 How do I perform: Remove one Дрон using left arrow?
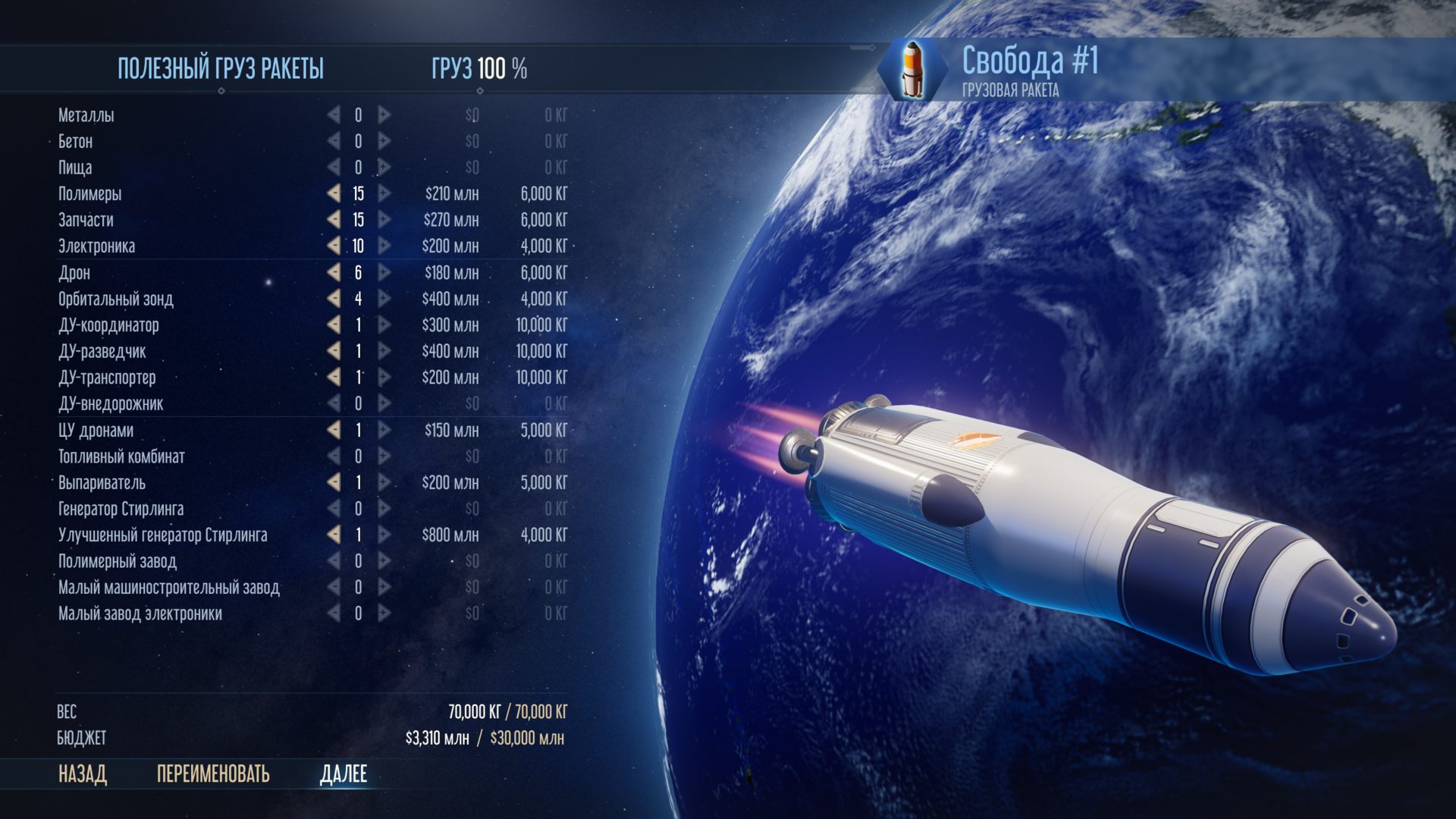[334, 272]
